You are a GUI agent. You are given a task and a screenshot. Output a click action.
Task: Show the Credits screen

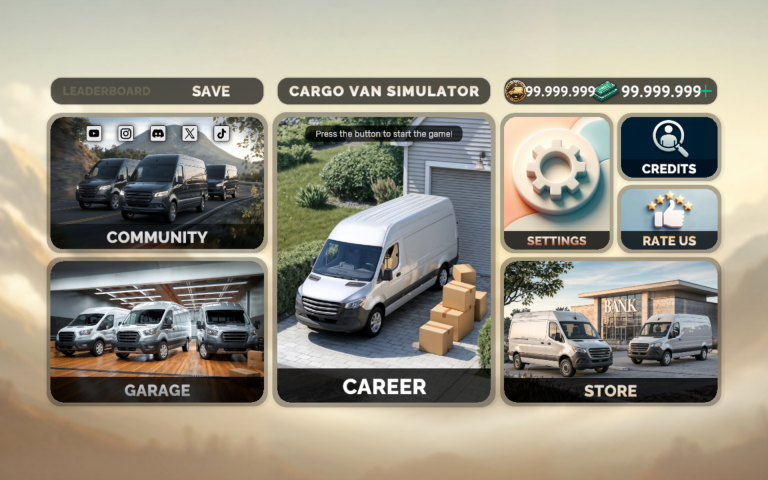[x=669, y=147]
